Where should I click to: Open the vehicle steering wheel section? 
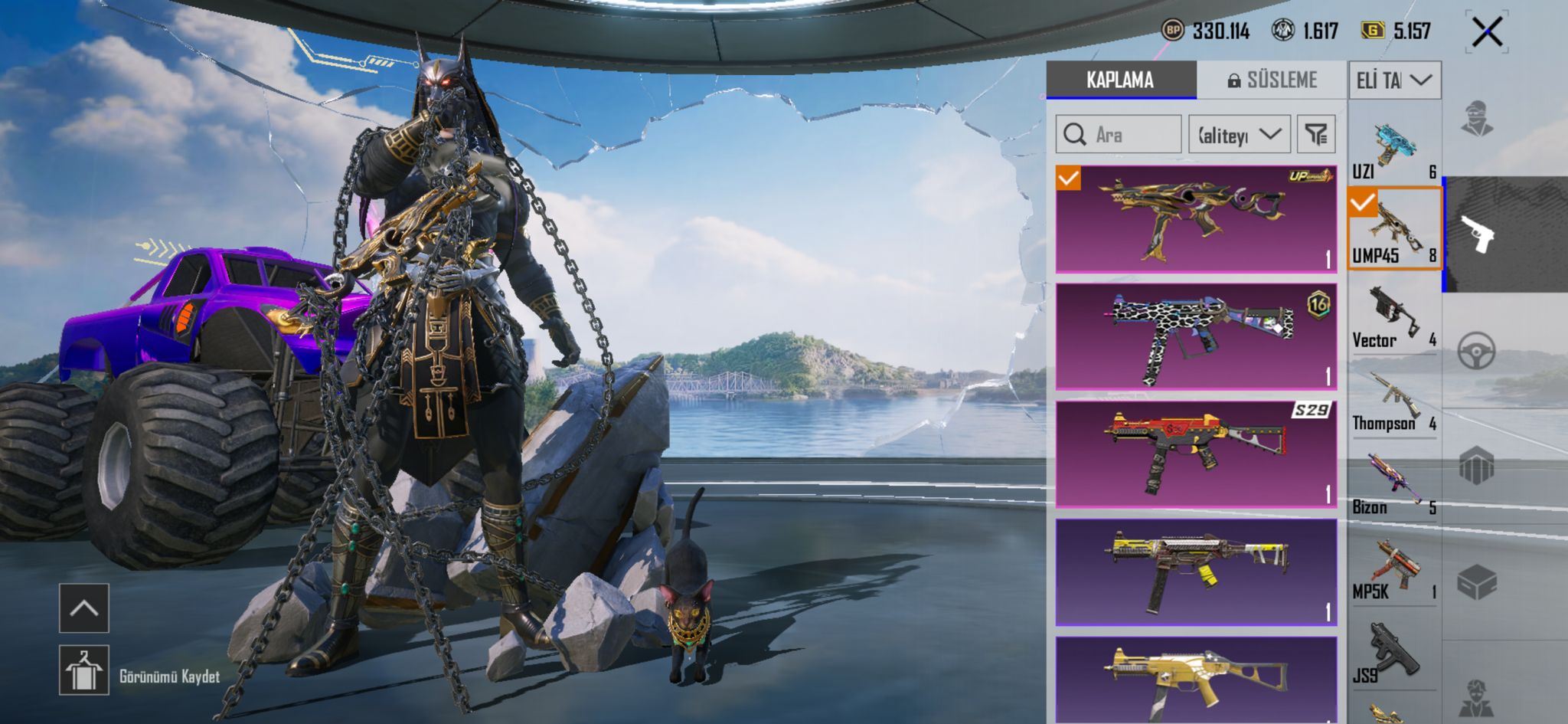coord(1476,351)
